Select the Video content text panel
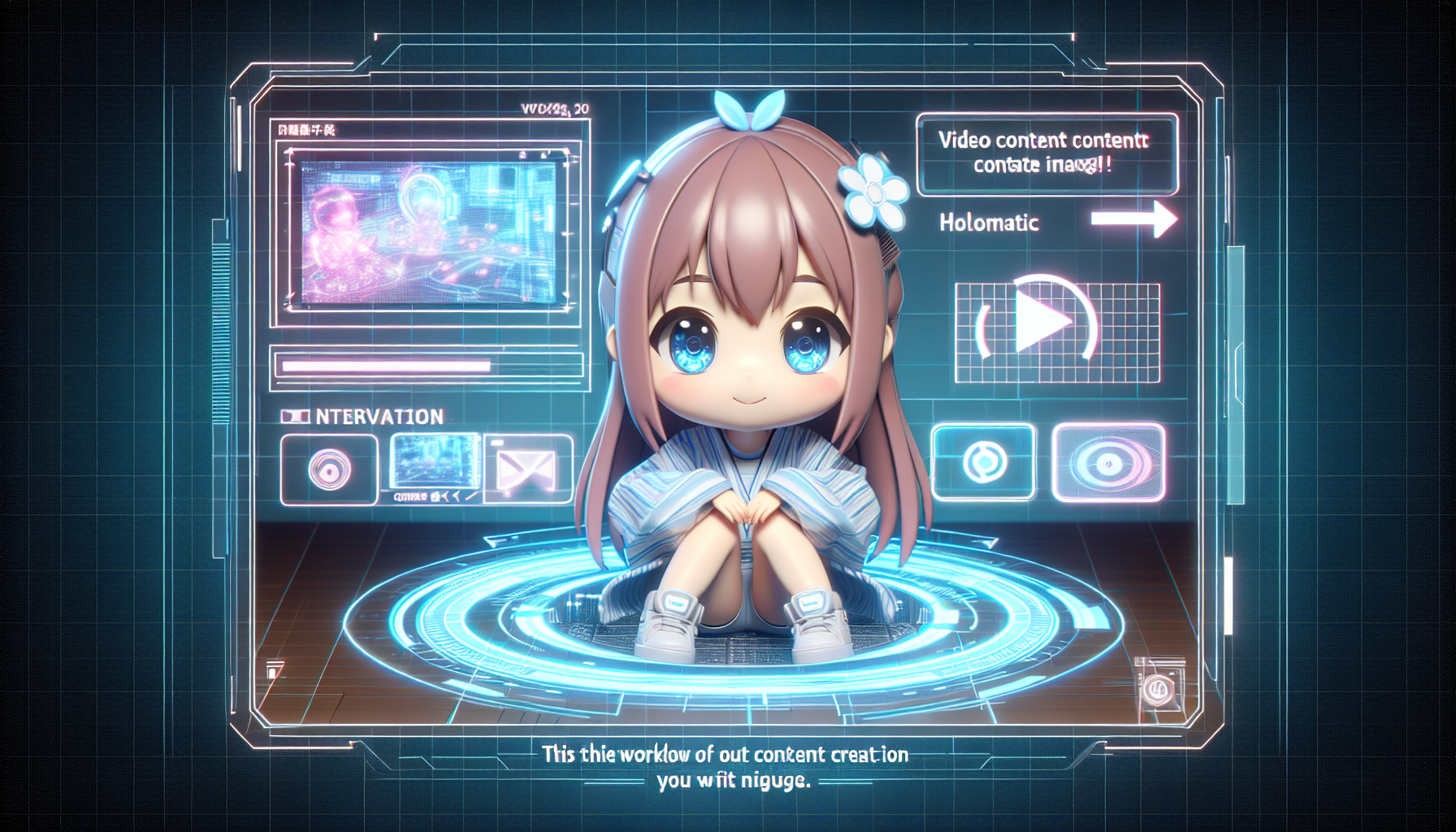Screen dimensions: 1456x832 pos(1046,153)
